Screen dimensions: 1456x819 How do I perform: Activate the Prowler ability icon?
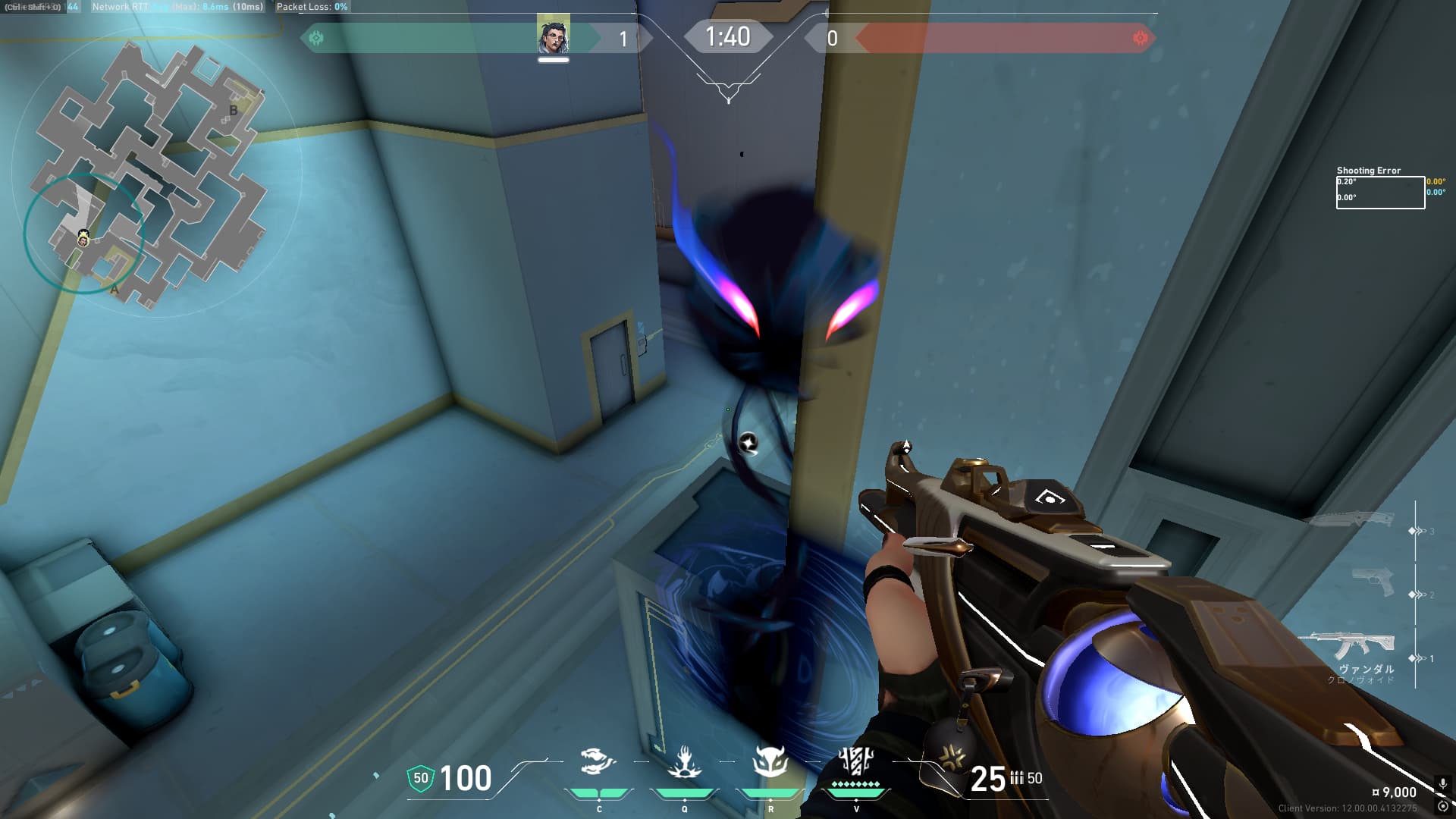coord(598,762)
